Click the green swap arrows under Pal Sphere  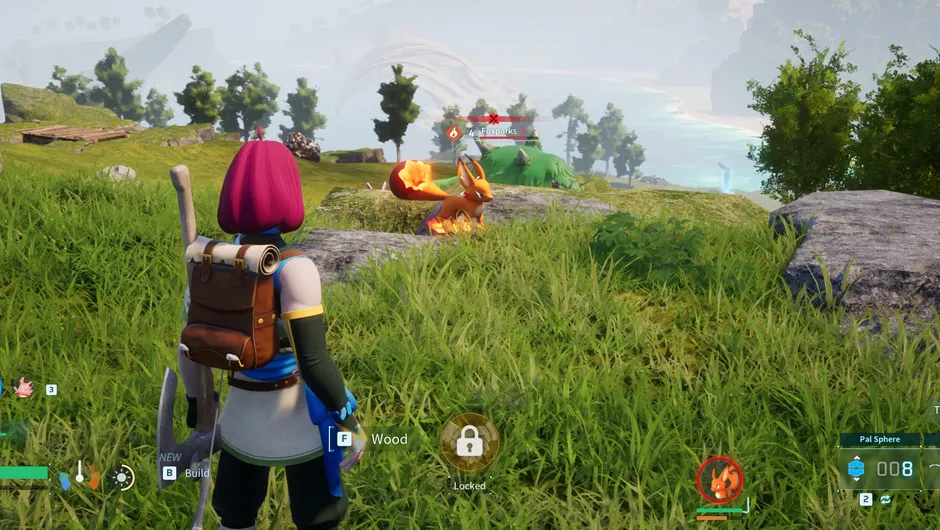point(887,498)
